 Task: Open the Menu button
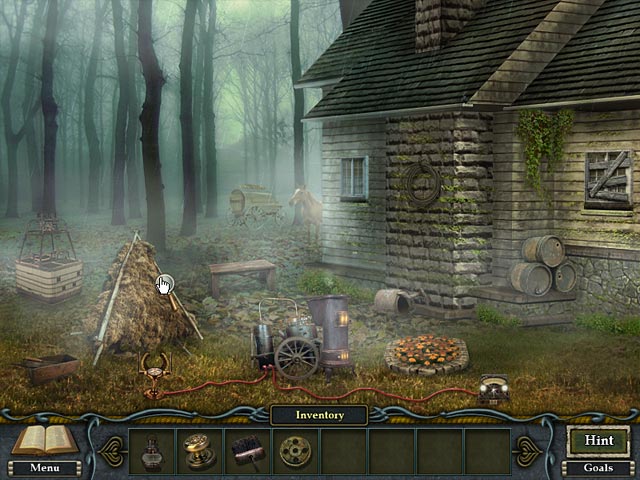tap(43, 467)
